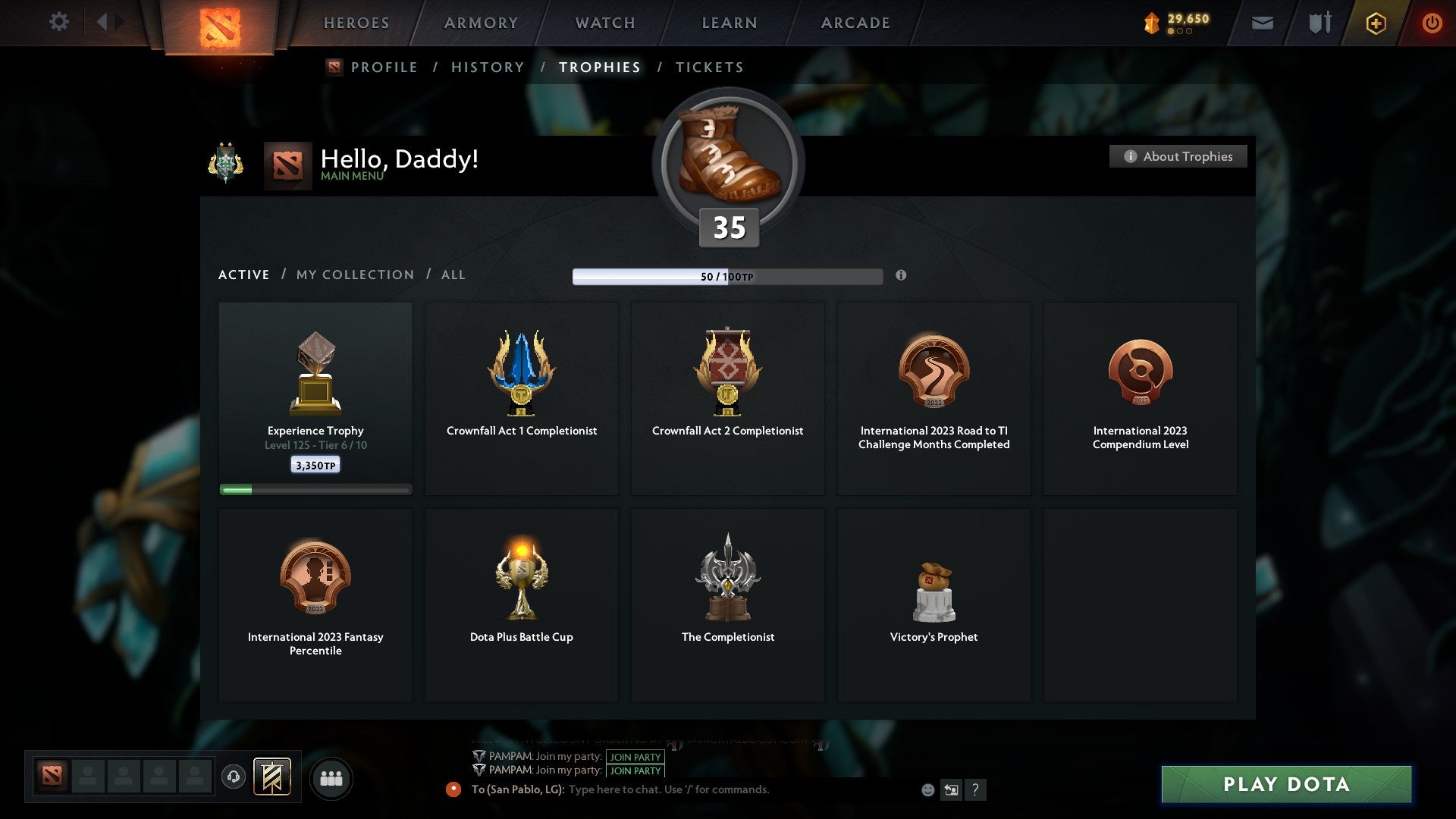Toggle the voice chat headset

click(x=234, y=777)
